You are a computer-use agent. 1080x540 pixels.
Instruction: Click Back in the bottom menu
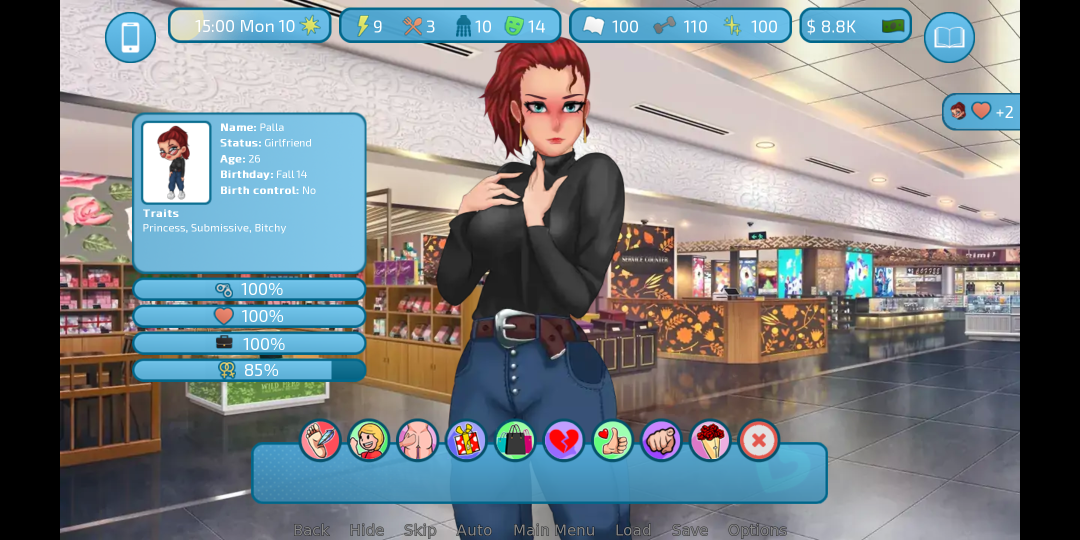tap(311, 530)
